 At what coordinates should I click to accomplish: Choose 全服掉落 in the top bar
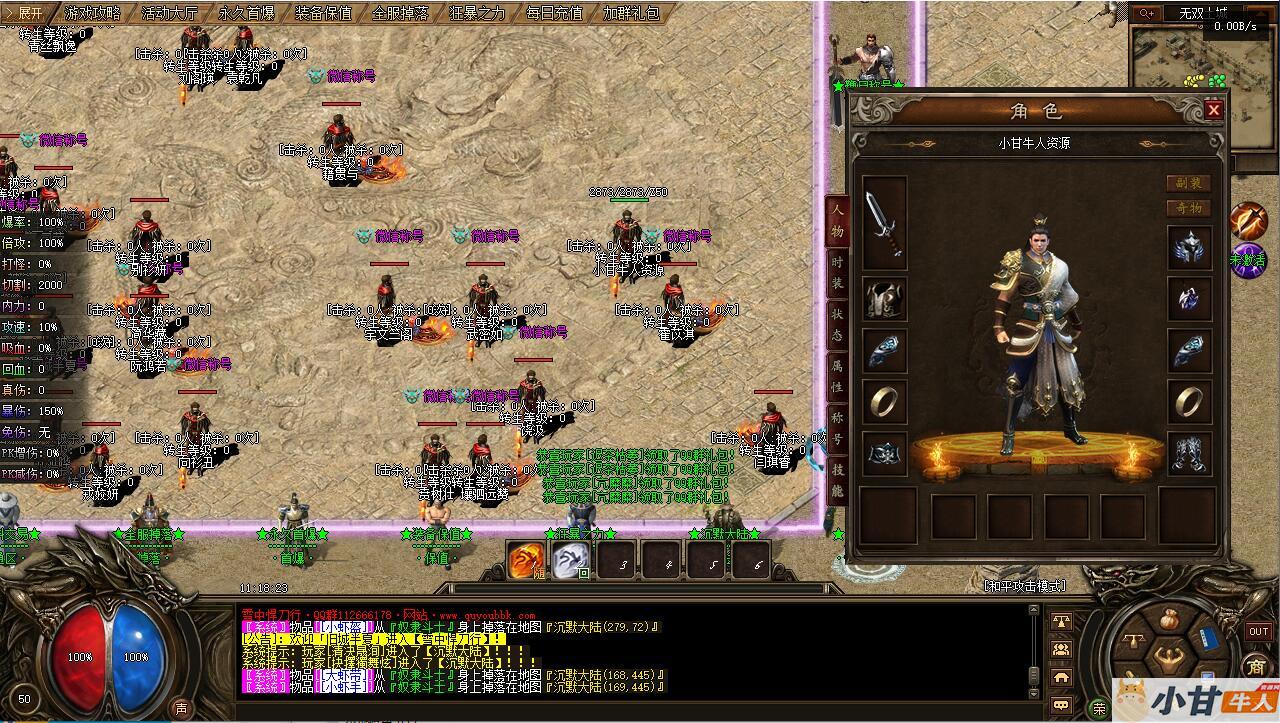click(400, 13)
